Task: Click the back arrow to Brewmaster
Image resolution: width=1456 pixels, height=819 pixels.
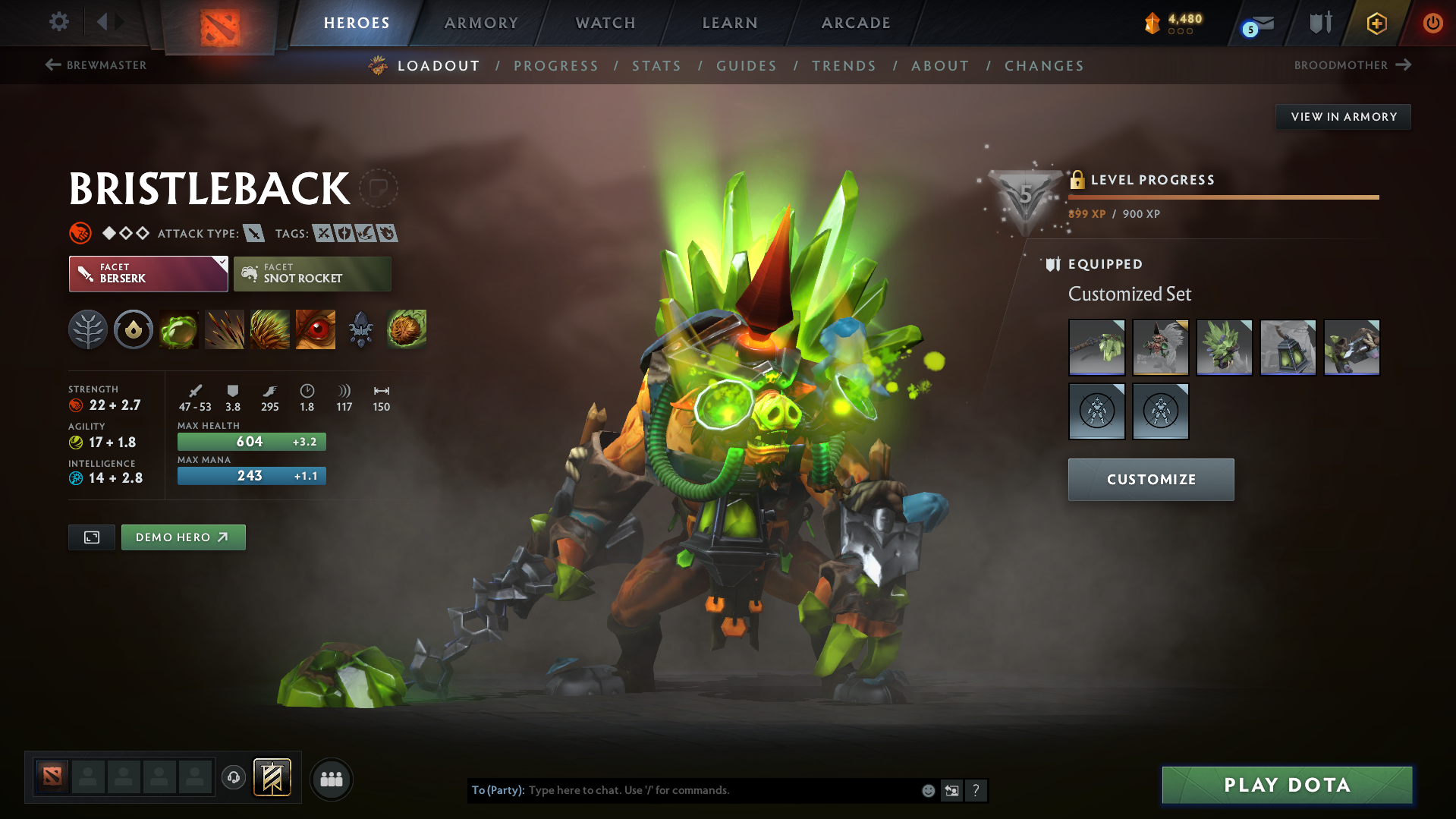Action: [52, 65]
